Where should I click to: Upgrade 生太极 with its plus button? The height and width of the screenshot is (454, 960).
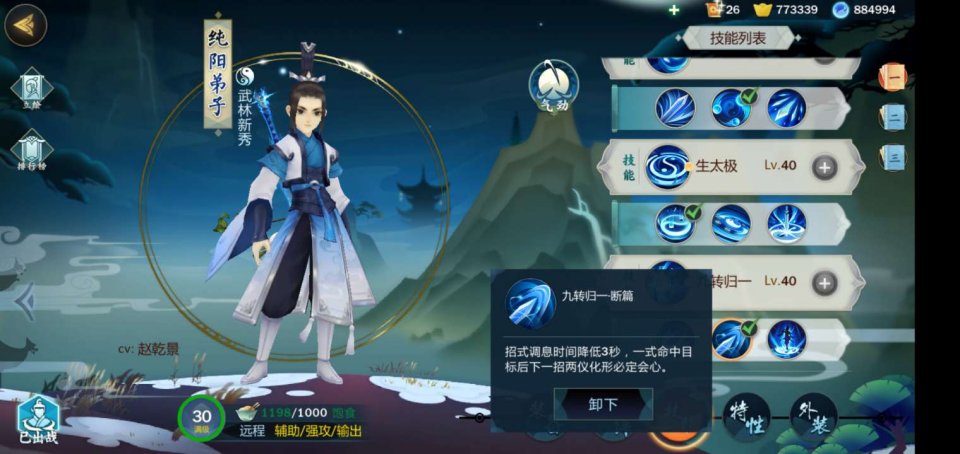click(x=824, y=167)
